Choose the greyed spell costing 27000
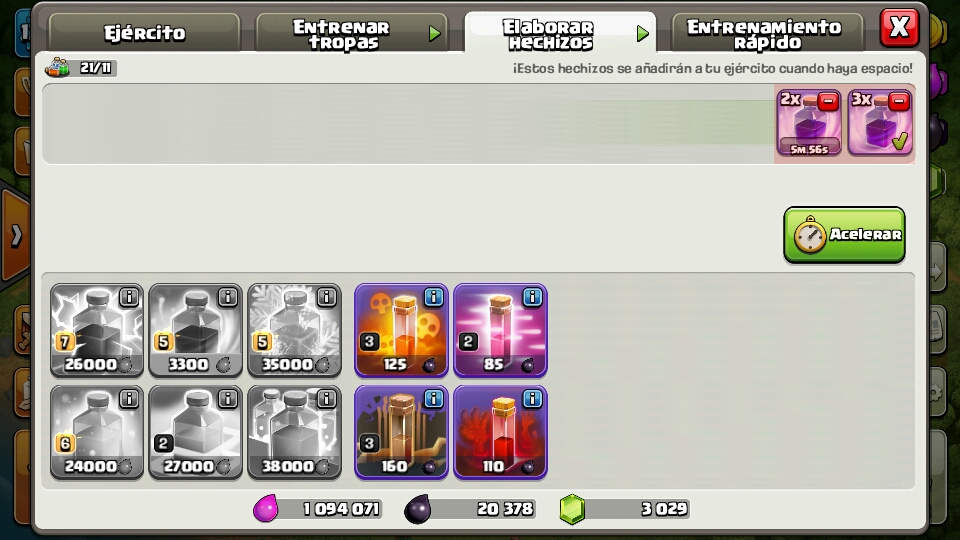Image resolution: width=960 pixels, height=540 pixels. [x=195, y=432]
